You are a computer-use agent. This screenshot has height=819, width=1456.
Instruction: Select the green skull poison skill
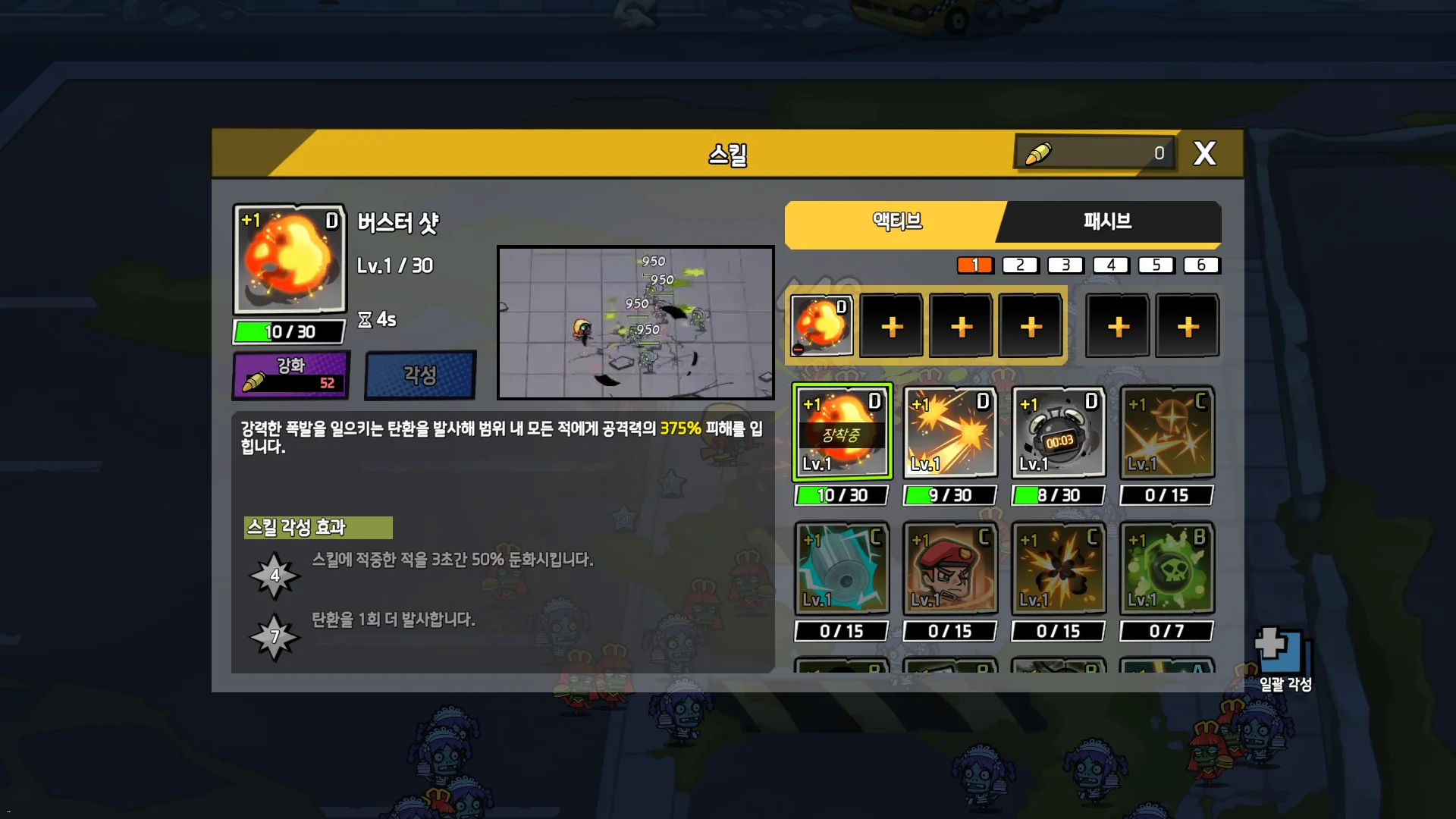[1167, 568]
